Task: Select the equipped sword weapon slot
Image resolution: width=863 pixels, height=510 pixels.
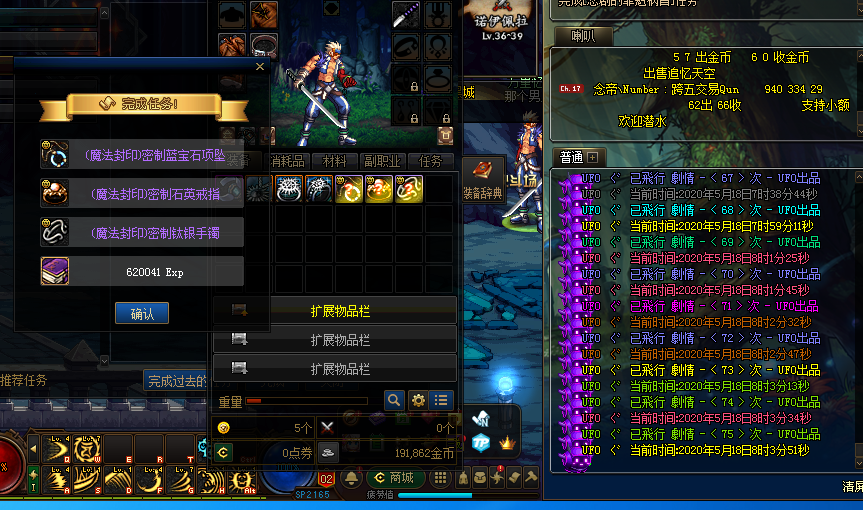Action: 405,15
